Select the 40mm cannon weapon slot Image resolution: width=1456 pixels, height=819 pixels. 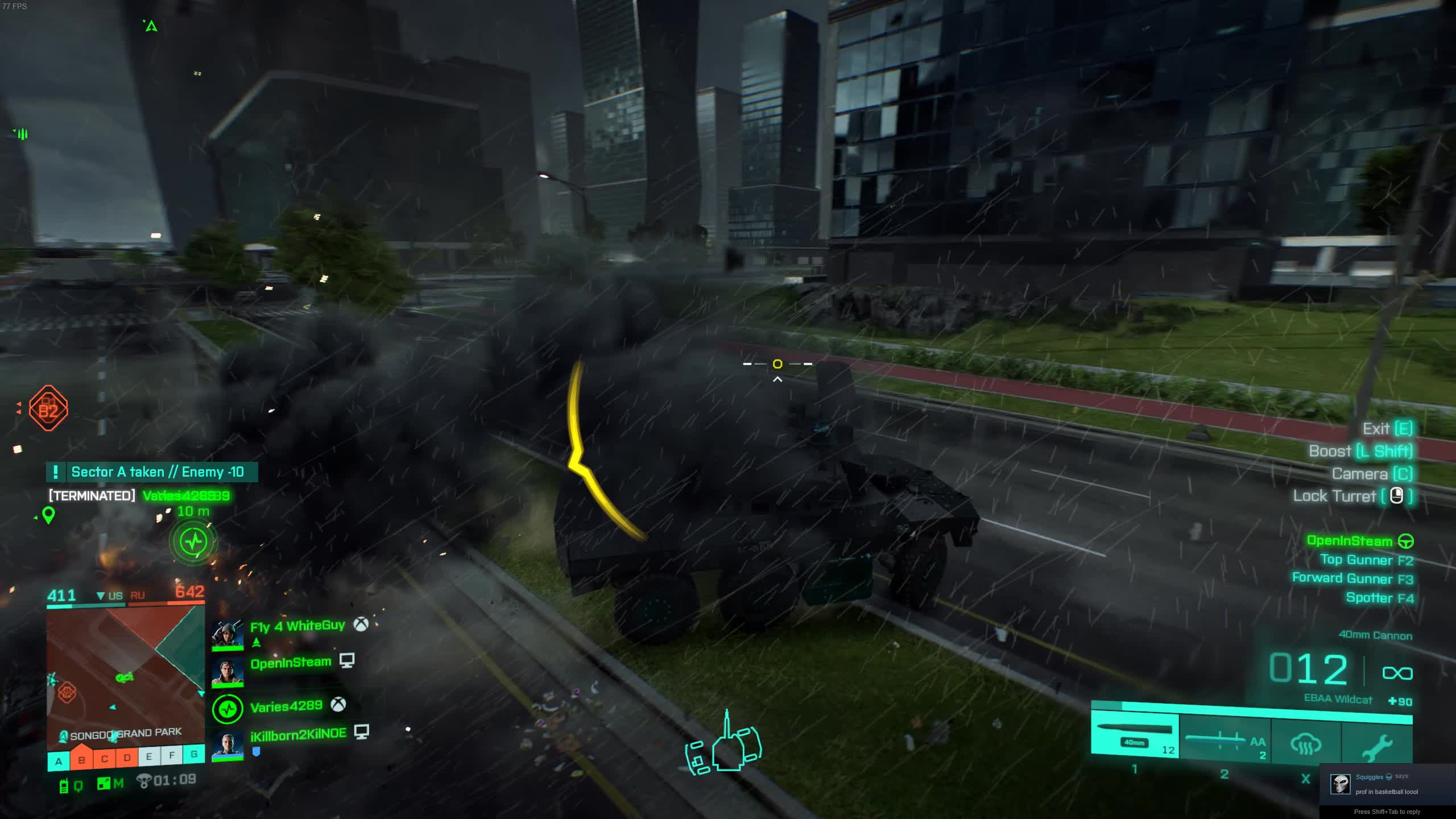pos(1135,737)
